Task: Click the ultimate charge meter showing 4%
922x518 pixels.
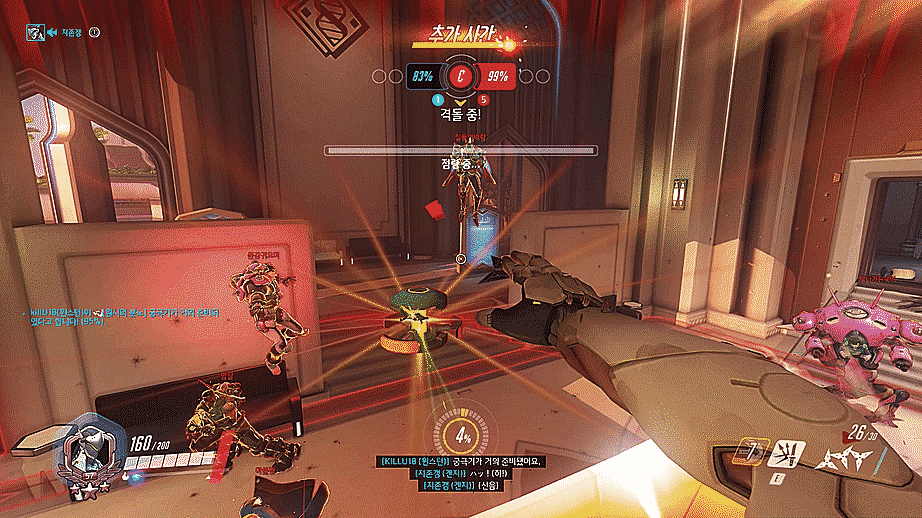Action: point(463,436)
